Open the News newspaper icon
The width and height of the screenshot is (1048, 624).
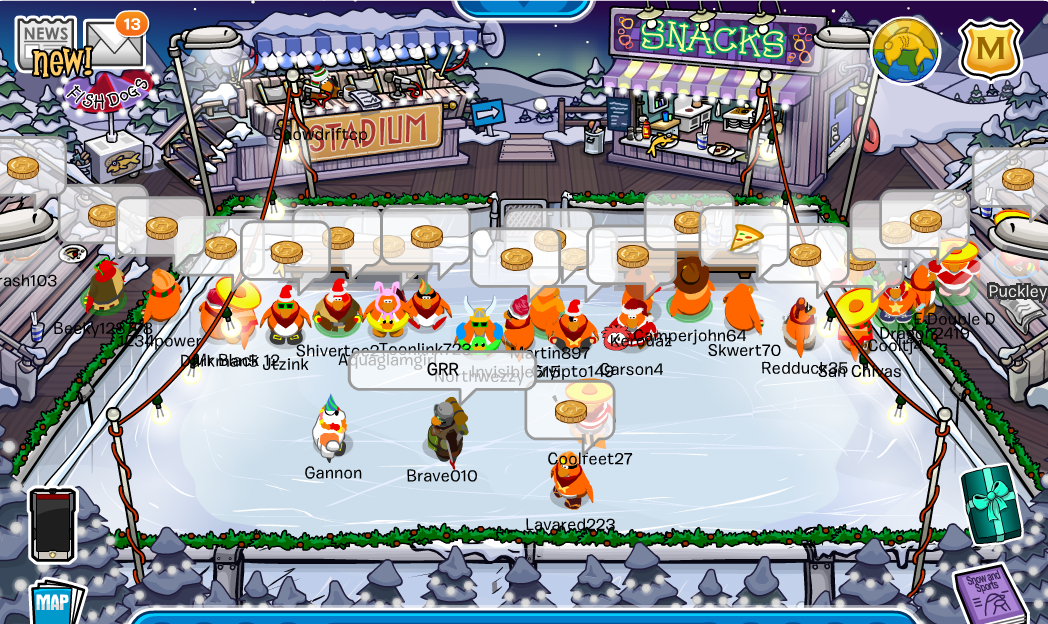click(x=45, y=42)
